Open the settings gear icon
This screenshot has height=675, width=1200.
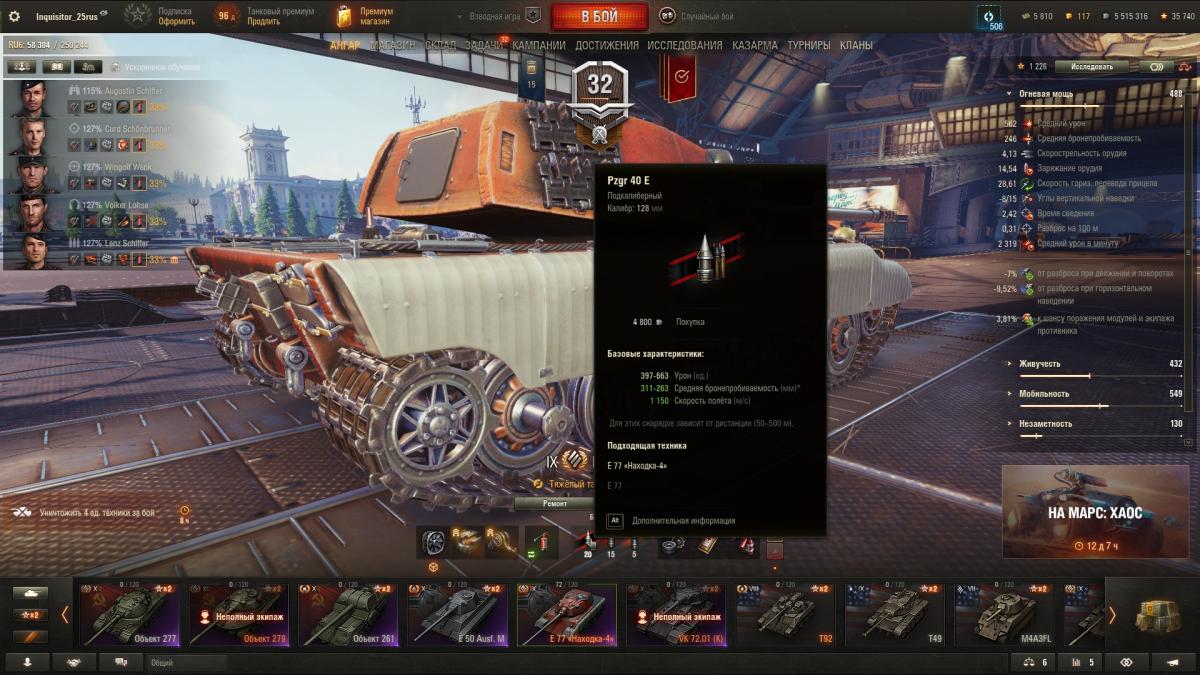pyautogui.click(x=14, y=17)
